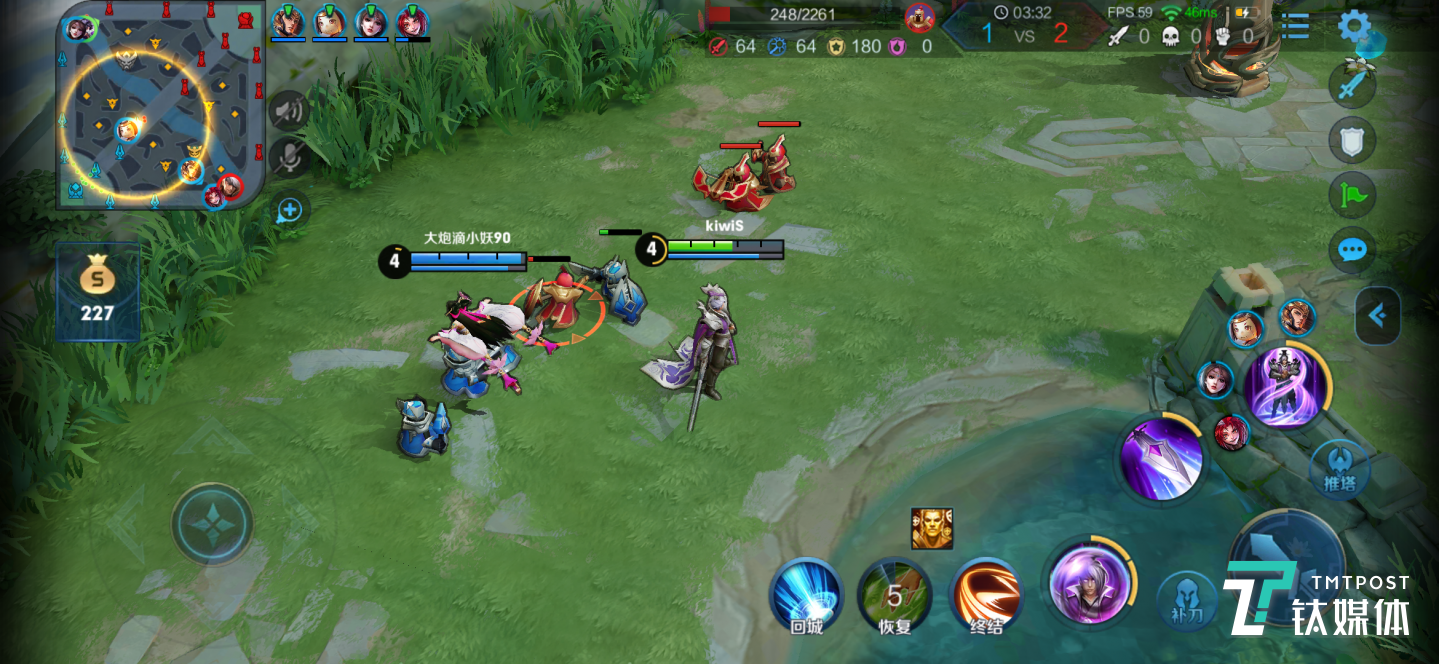Trigger the ultimate with purple swirling figure
This screenshot has width=1439, height=664.
(1287, 387)
